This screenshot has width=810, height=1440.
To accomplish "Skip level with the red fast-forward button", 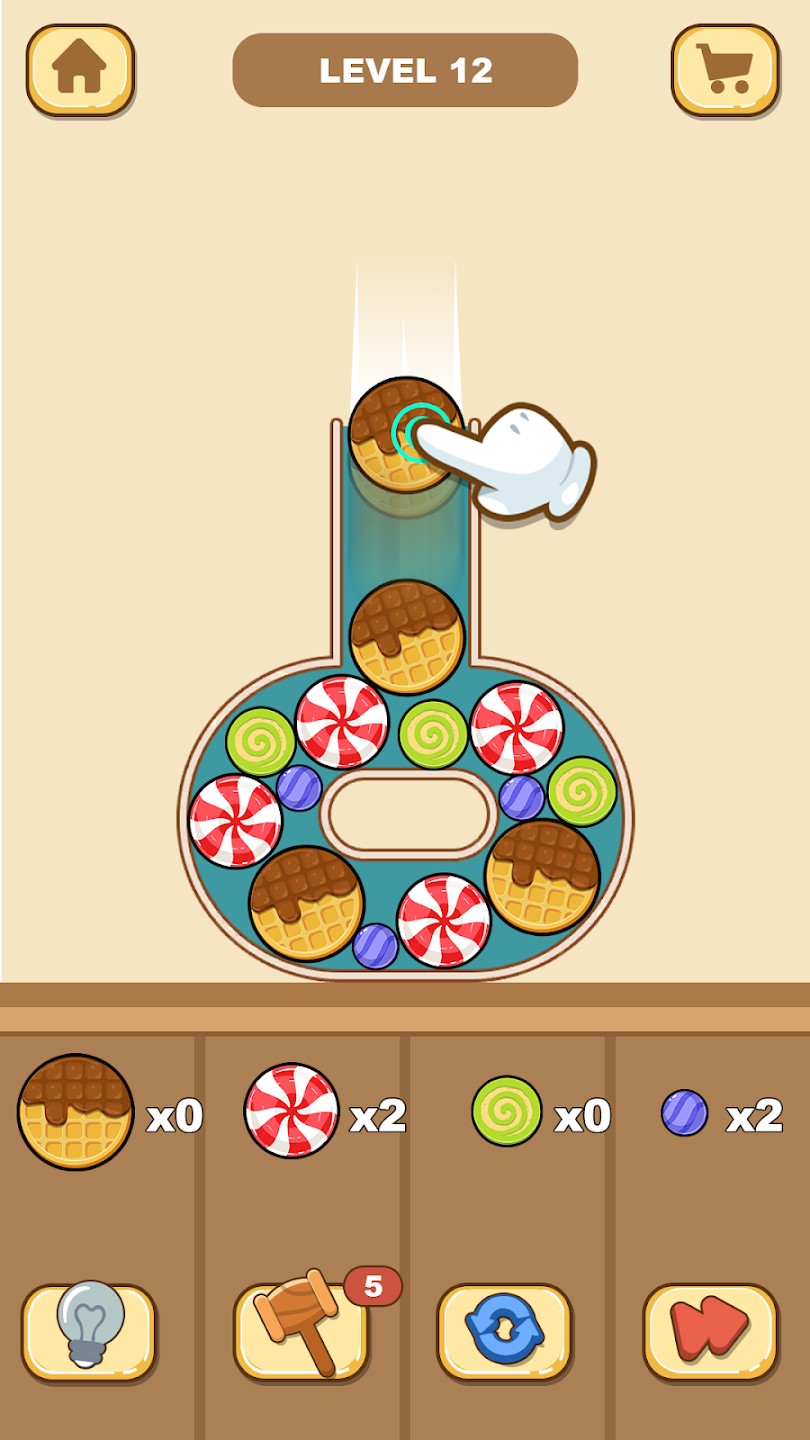I will pos(710,1332).
